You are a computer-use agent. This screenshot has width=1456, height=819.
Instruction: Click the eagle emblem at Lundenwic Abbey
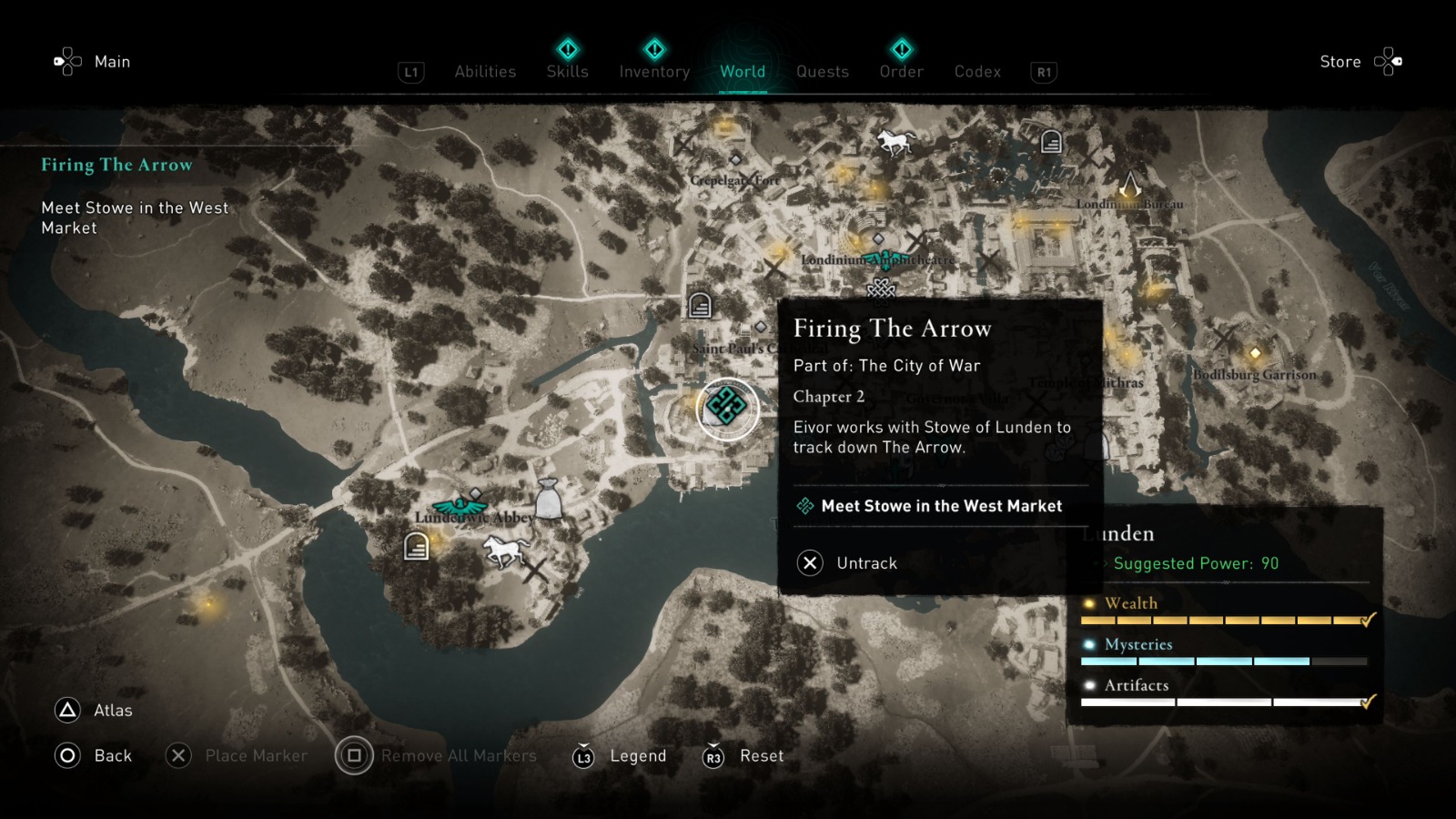coord(460,507)
